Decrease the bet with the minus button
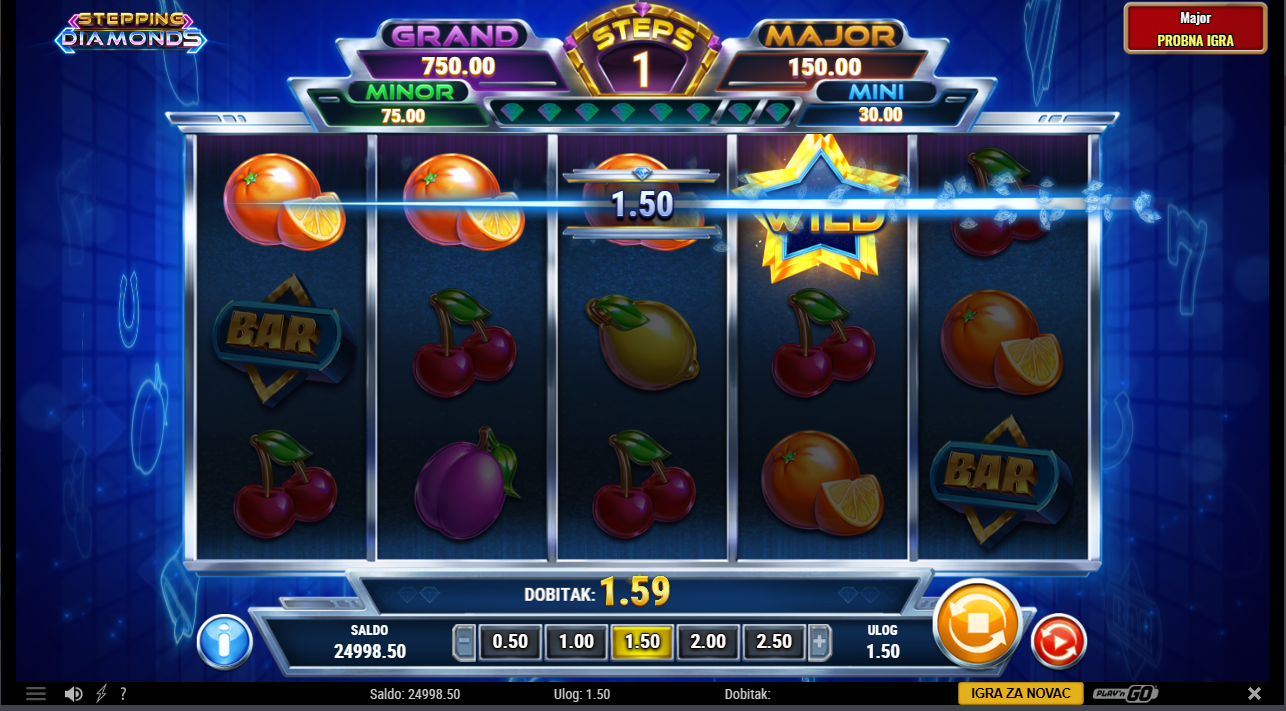1286x711 pixels. [x=464, y=642]
